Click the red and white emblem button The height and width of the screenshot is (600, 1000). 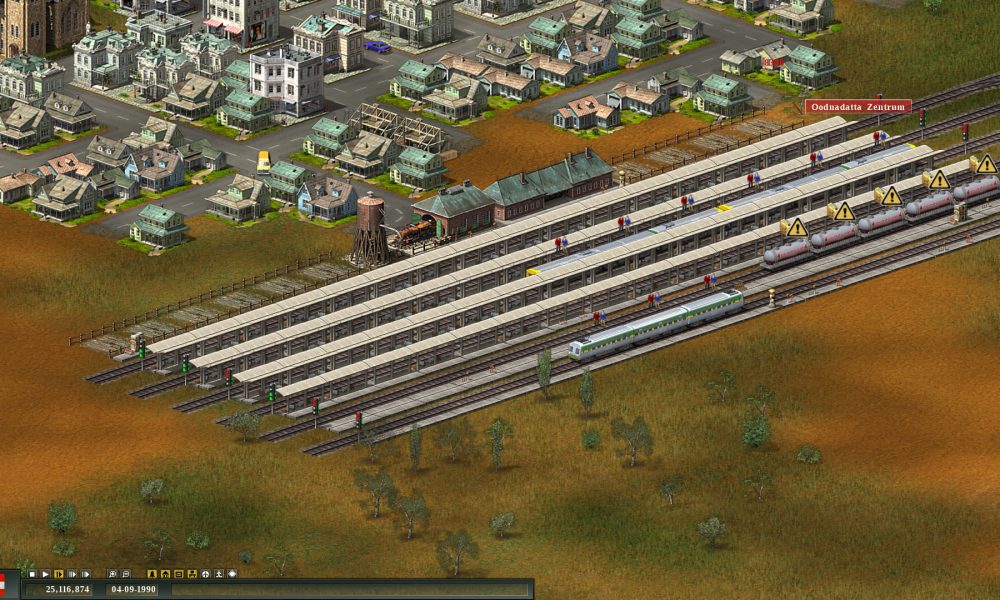pyautogui.click(x=3, y=585)
